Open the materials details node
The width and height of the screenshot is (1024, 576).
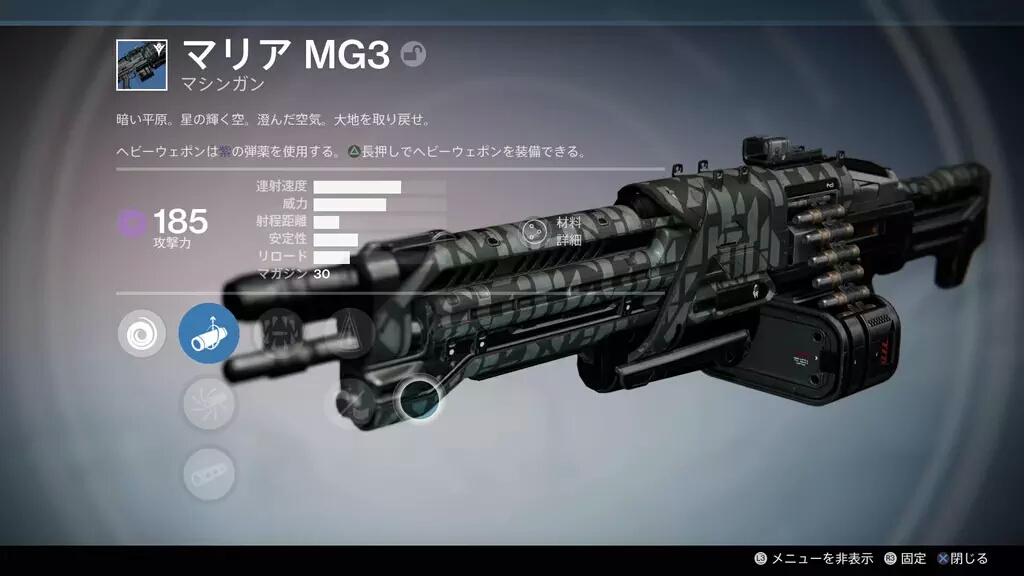tap(536, 232)
